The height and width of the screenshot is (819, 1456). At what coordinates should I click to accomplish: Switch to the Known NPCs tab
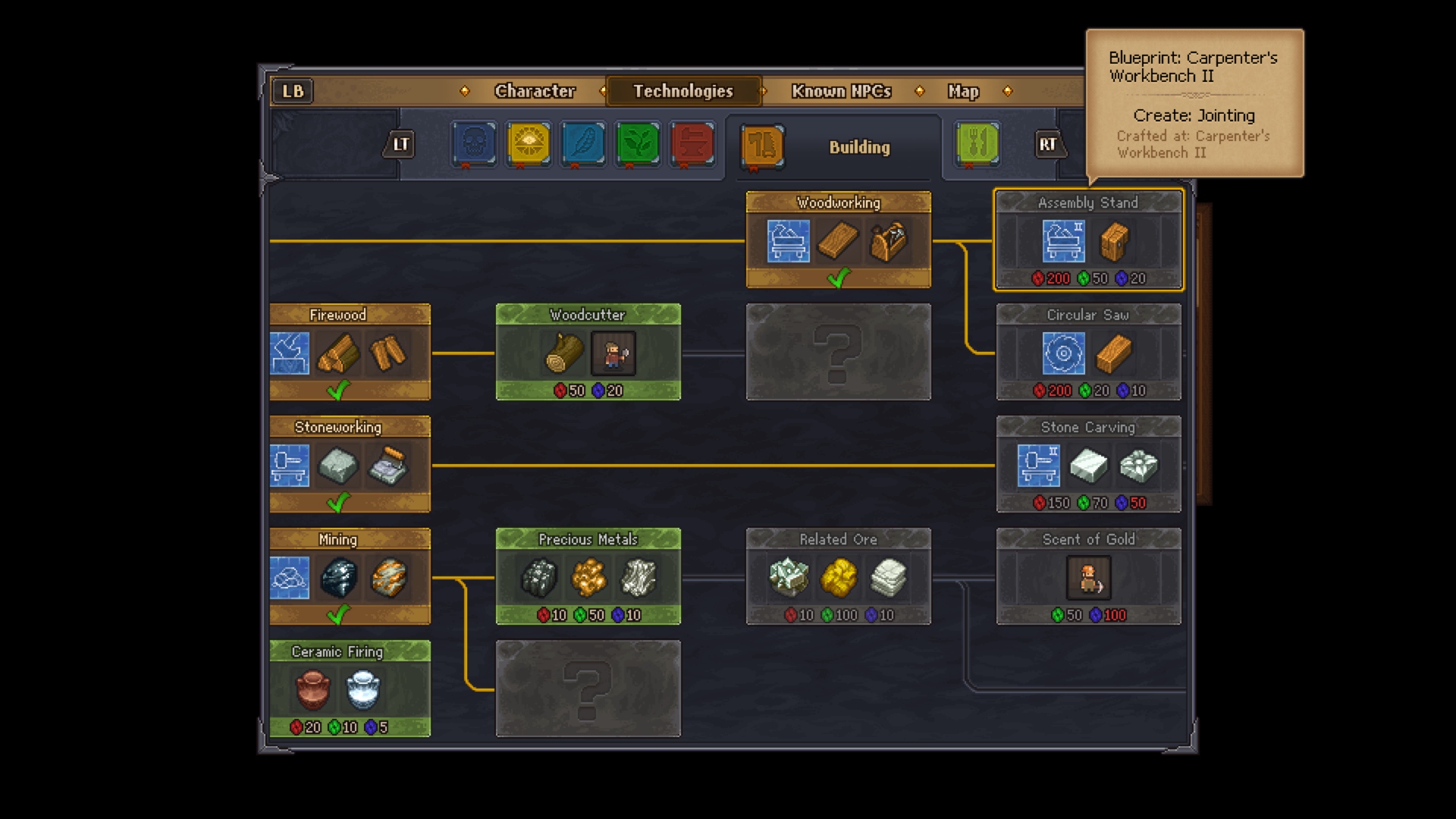pos(840,91)
